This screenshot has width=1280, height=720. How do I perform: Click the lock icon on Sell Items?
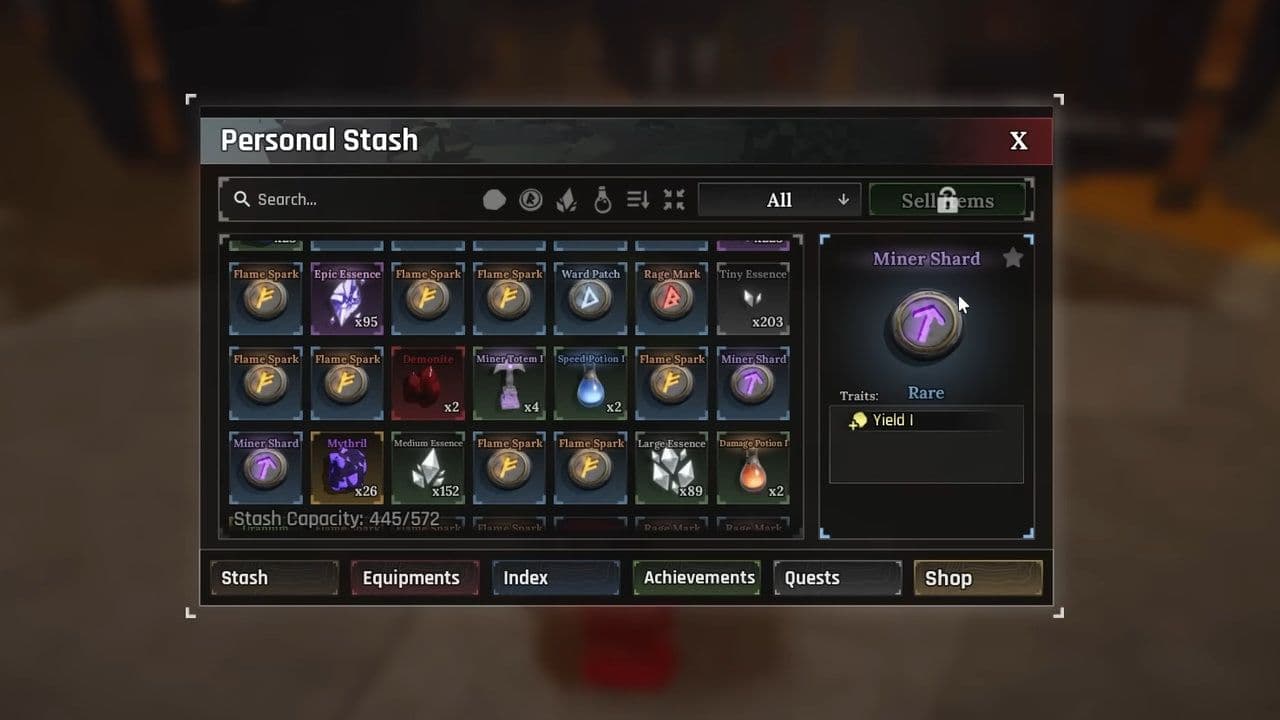tap(947, 199)
